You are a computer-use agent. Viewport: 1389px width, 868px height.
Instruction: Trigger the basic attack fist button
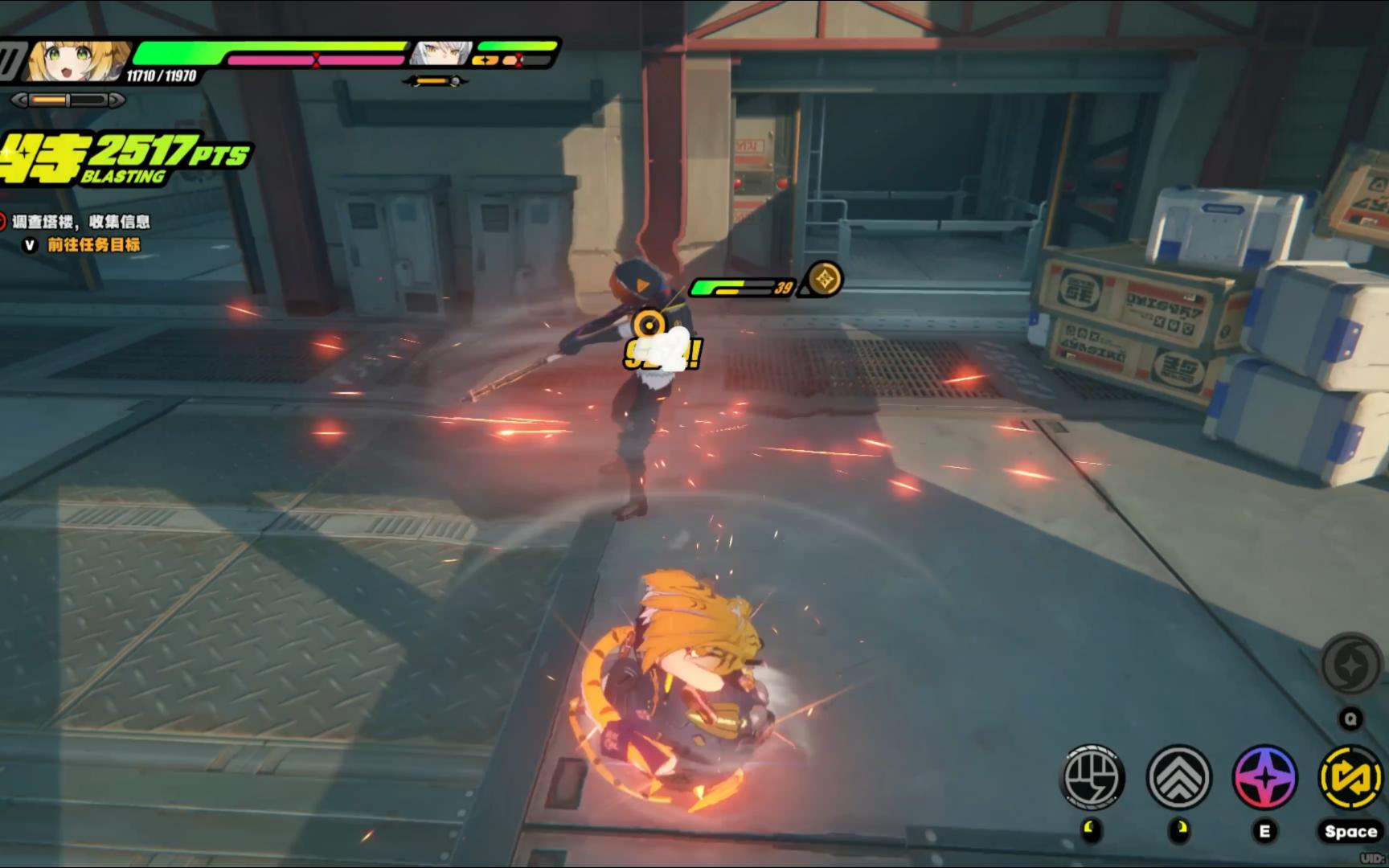pos(1091,777)
